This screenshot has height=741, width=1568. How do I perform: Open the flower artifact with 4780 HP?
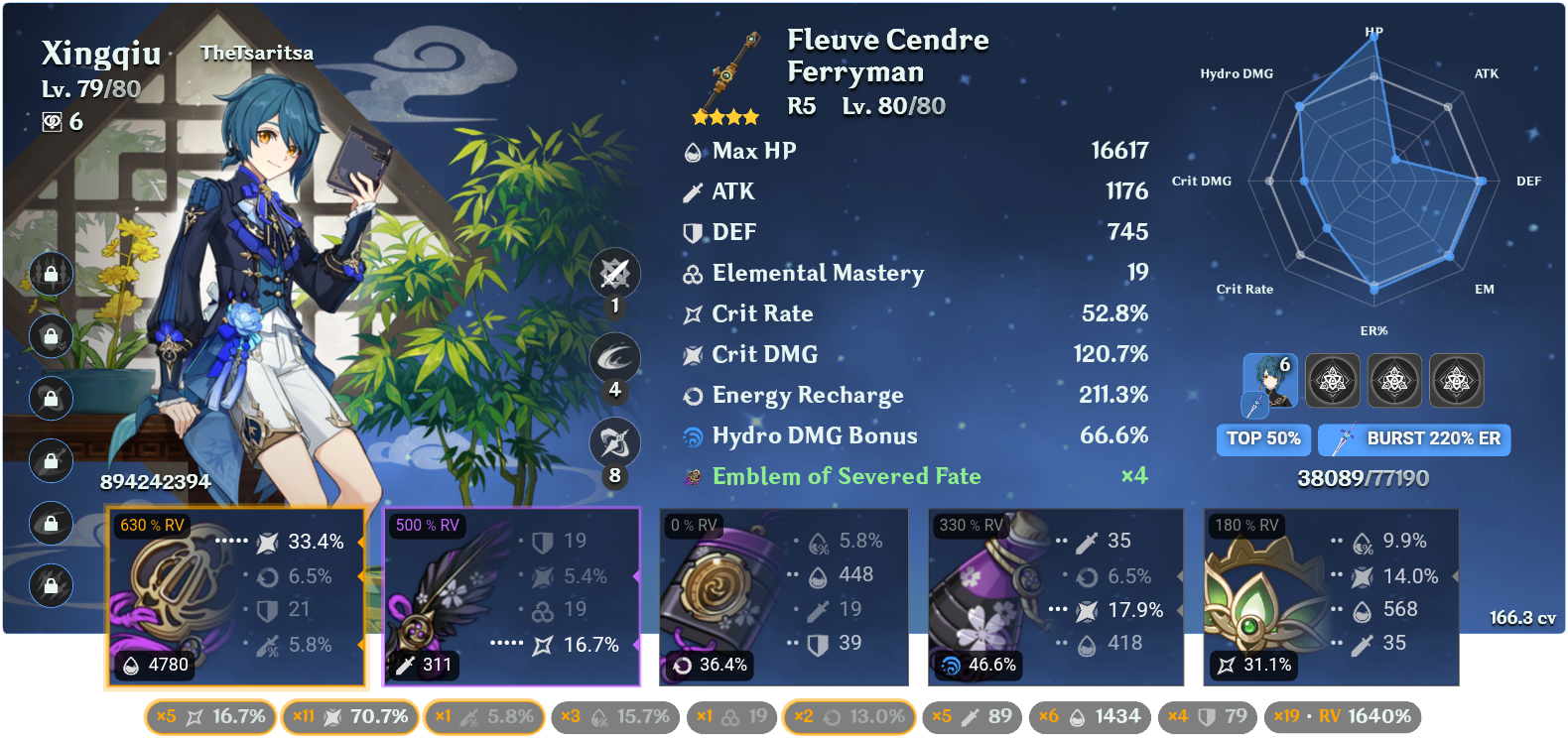pos(235,595)
